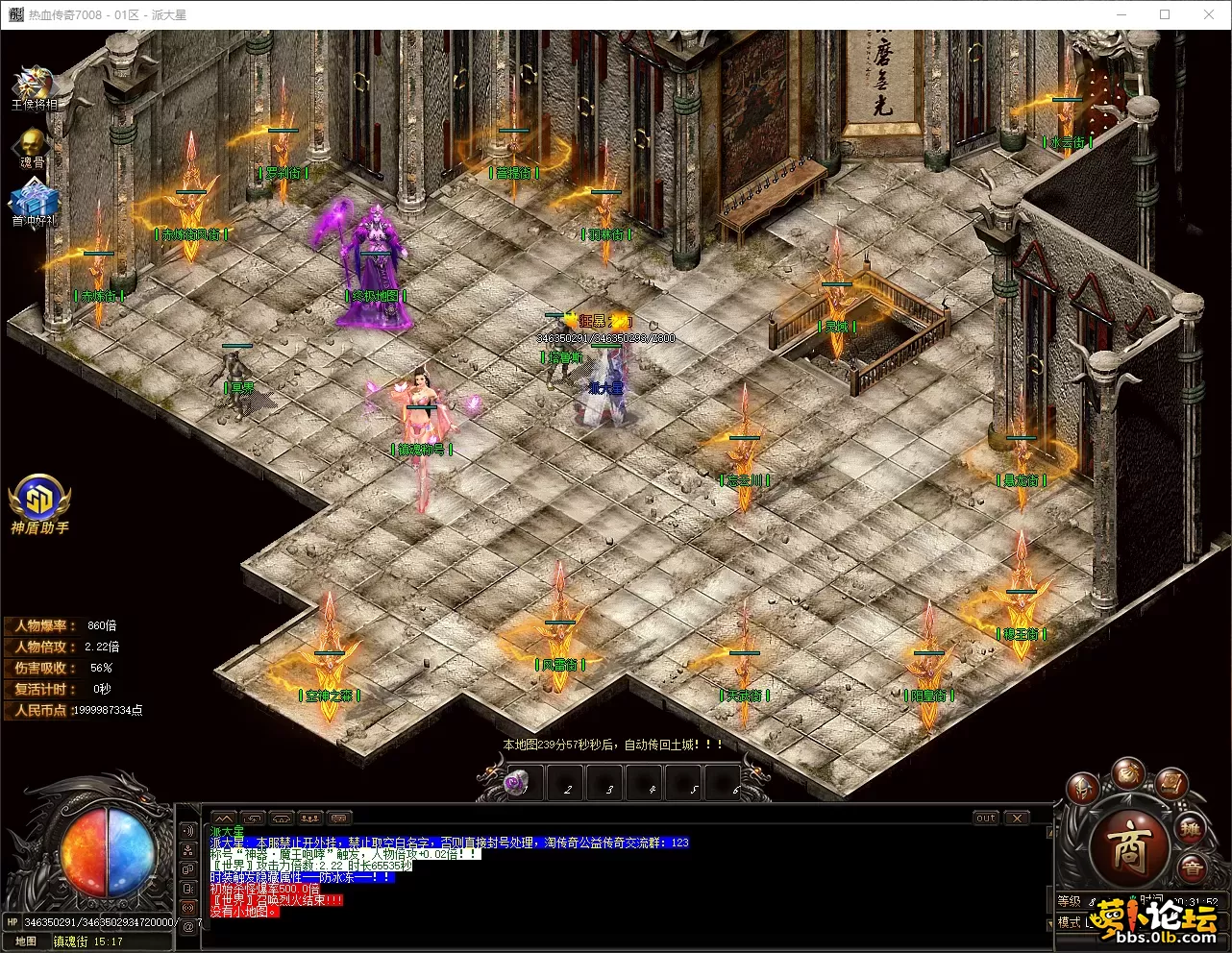The image size is (1232, 953).
Task: Open the 魂骨 golden skull icon
Action: tap(33, 146)
